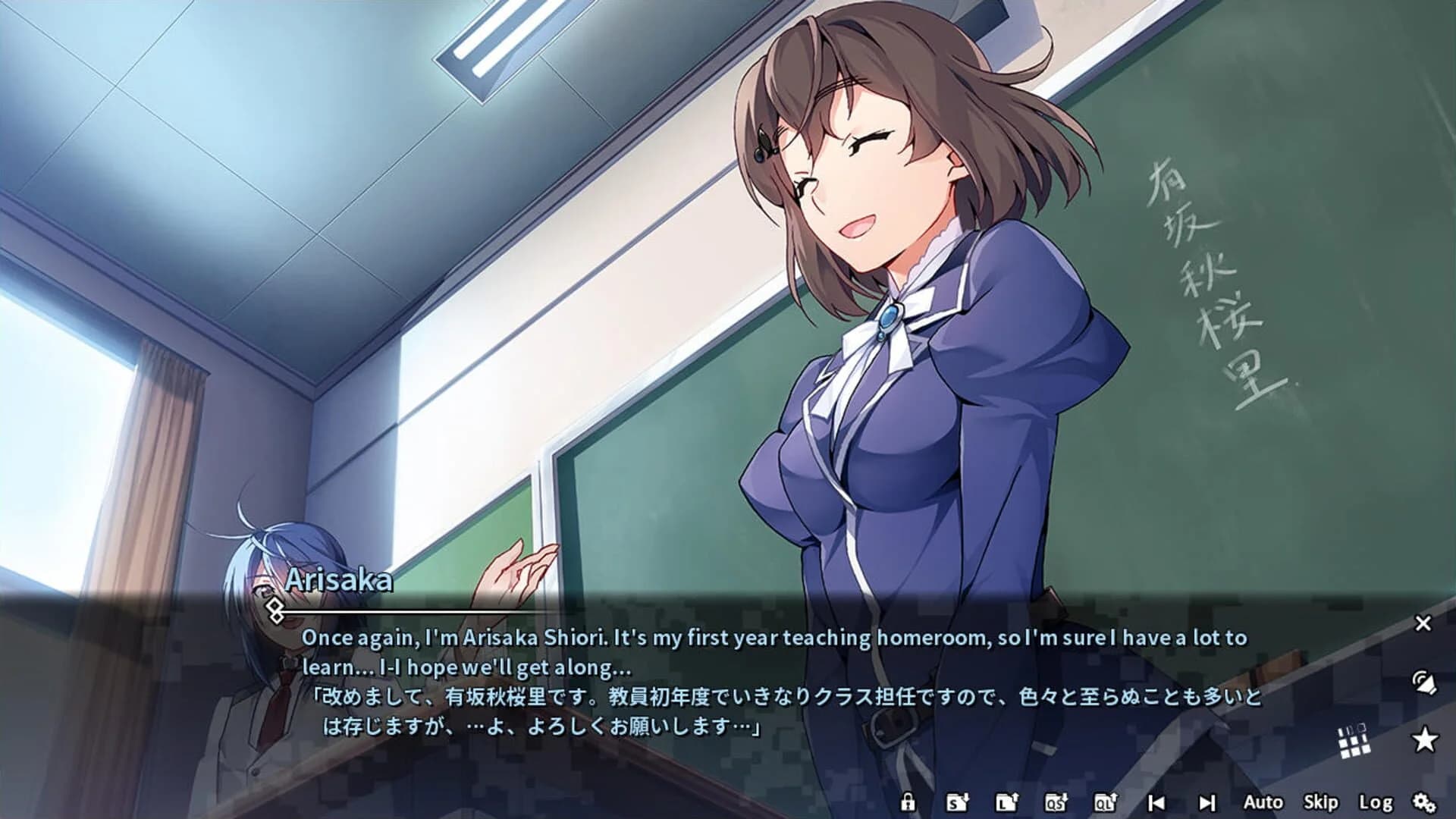Quick load using the L-up icon
Screen dimensions: 1456x819
1007,802
